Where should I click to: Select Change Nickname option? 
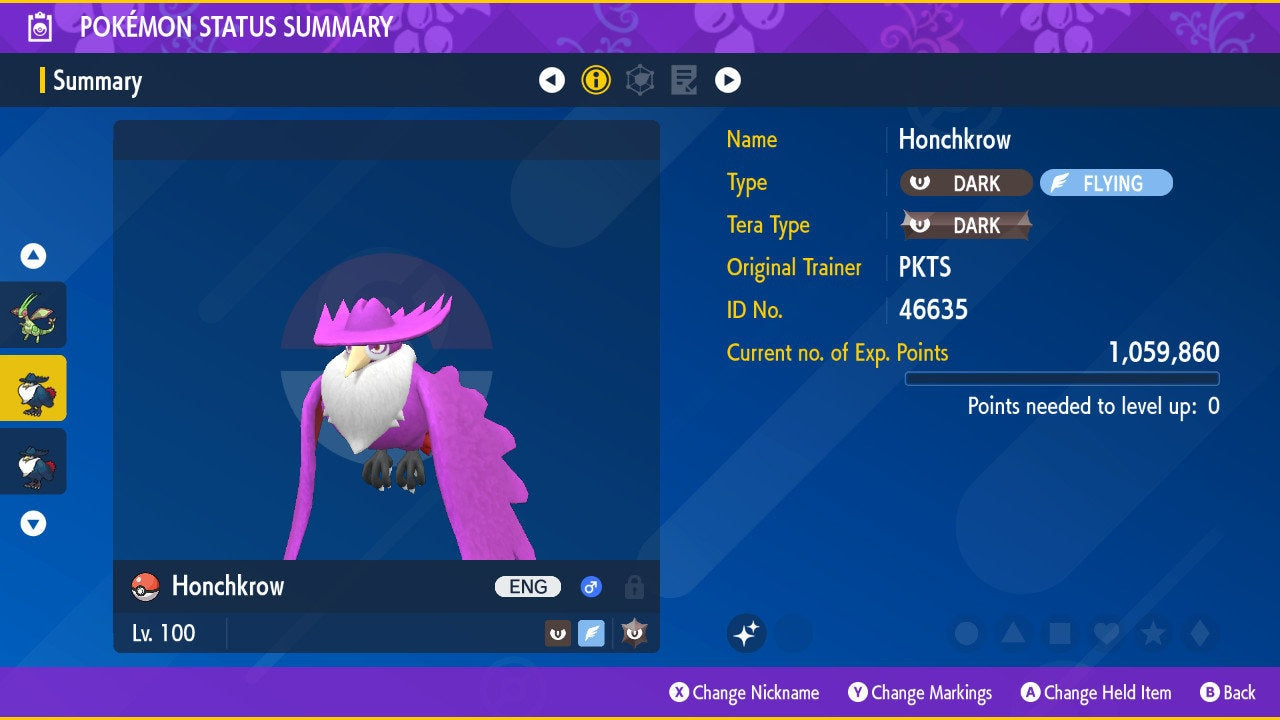745,693
